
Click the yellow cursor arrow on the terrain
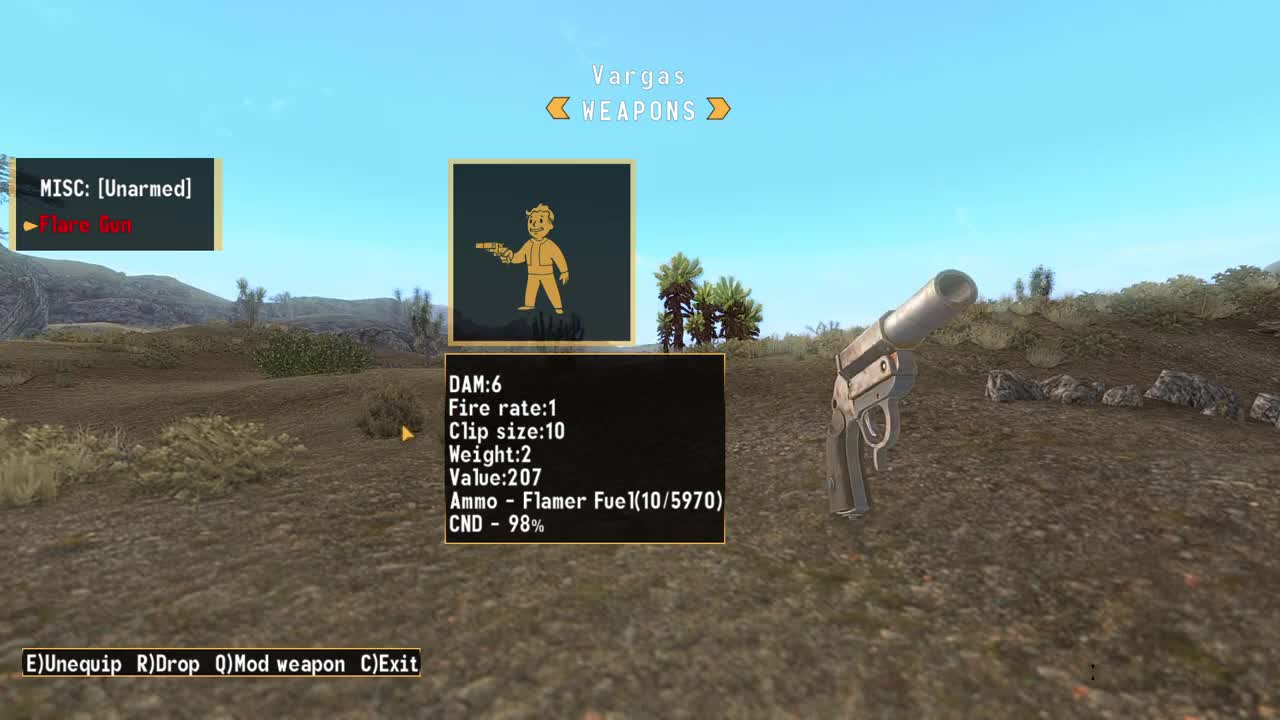[x=408, y=433]
